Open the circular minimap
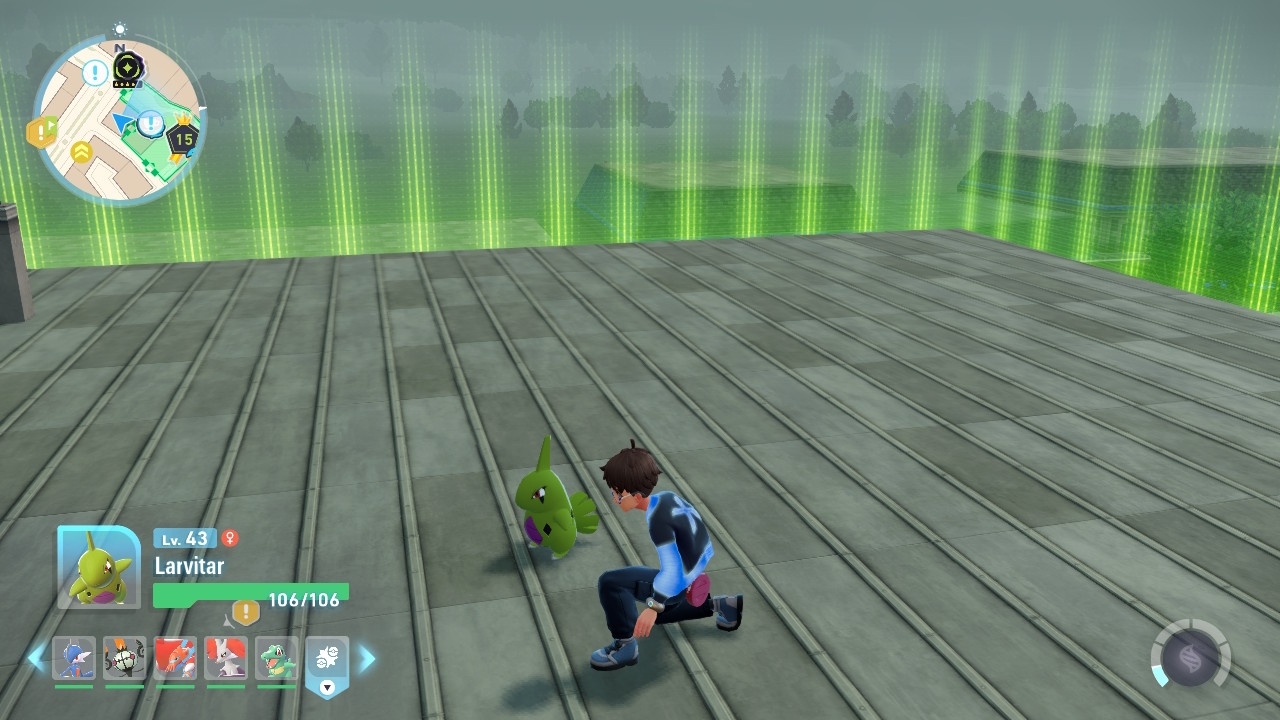This screenshot has width=1280, height=720. click(x=118, y=118)
